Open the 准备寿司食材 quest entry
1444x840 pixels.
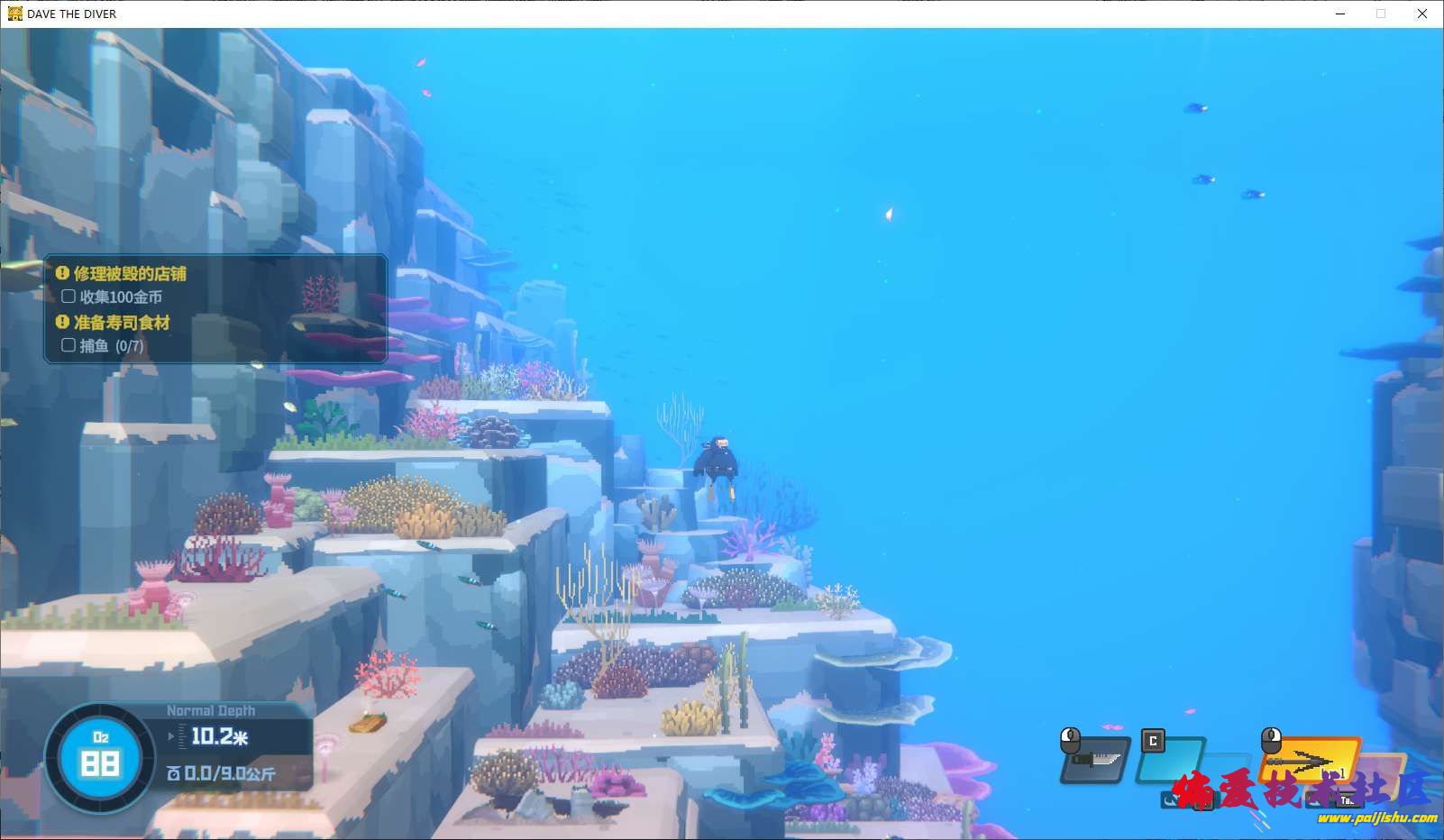tap(122, 322)
